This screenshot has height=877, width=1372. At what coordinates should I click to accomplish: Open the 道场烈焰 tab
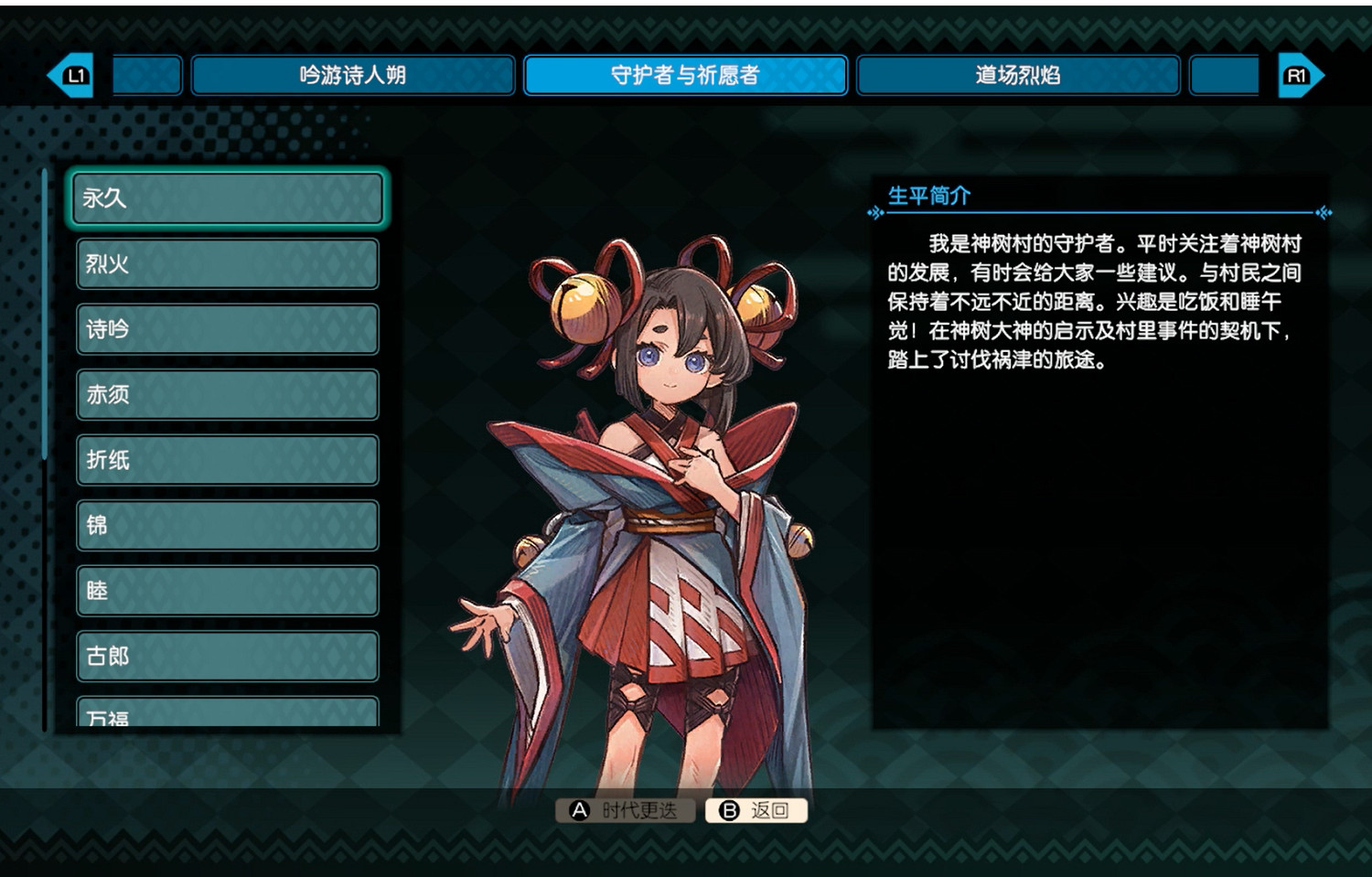pos(1016,76)
